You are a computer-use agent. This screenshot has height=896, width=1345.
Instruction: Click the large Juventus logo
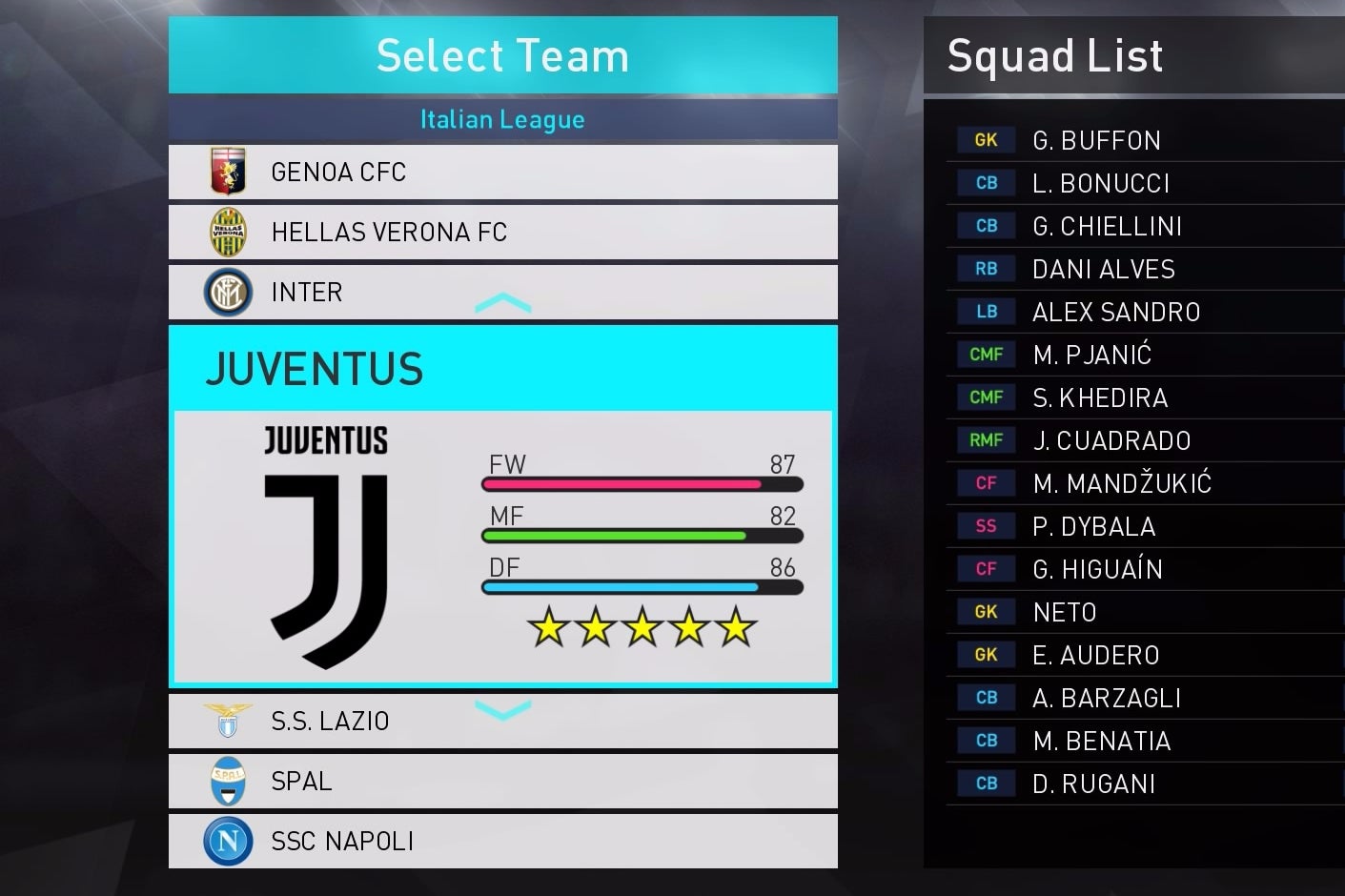(x=325, y=543)
